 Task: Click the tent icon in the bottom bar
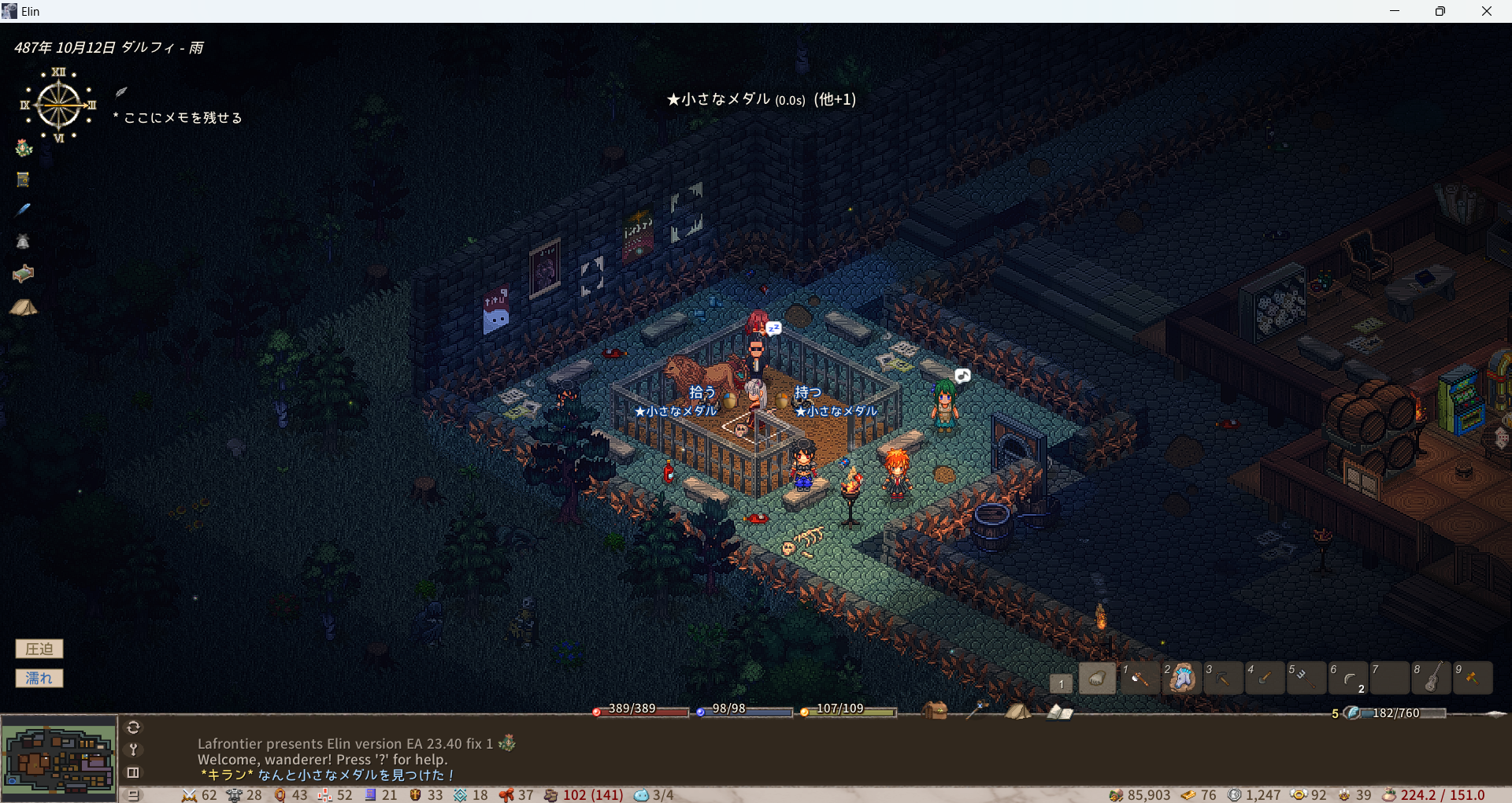1017,711
